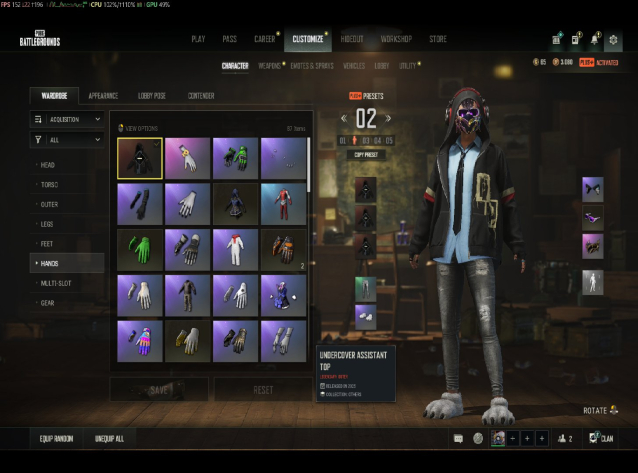Select the selected black hooded outfit tile

pyautogui.click(x=140, y=158)
